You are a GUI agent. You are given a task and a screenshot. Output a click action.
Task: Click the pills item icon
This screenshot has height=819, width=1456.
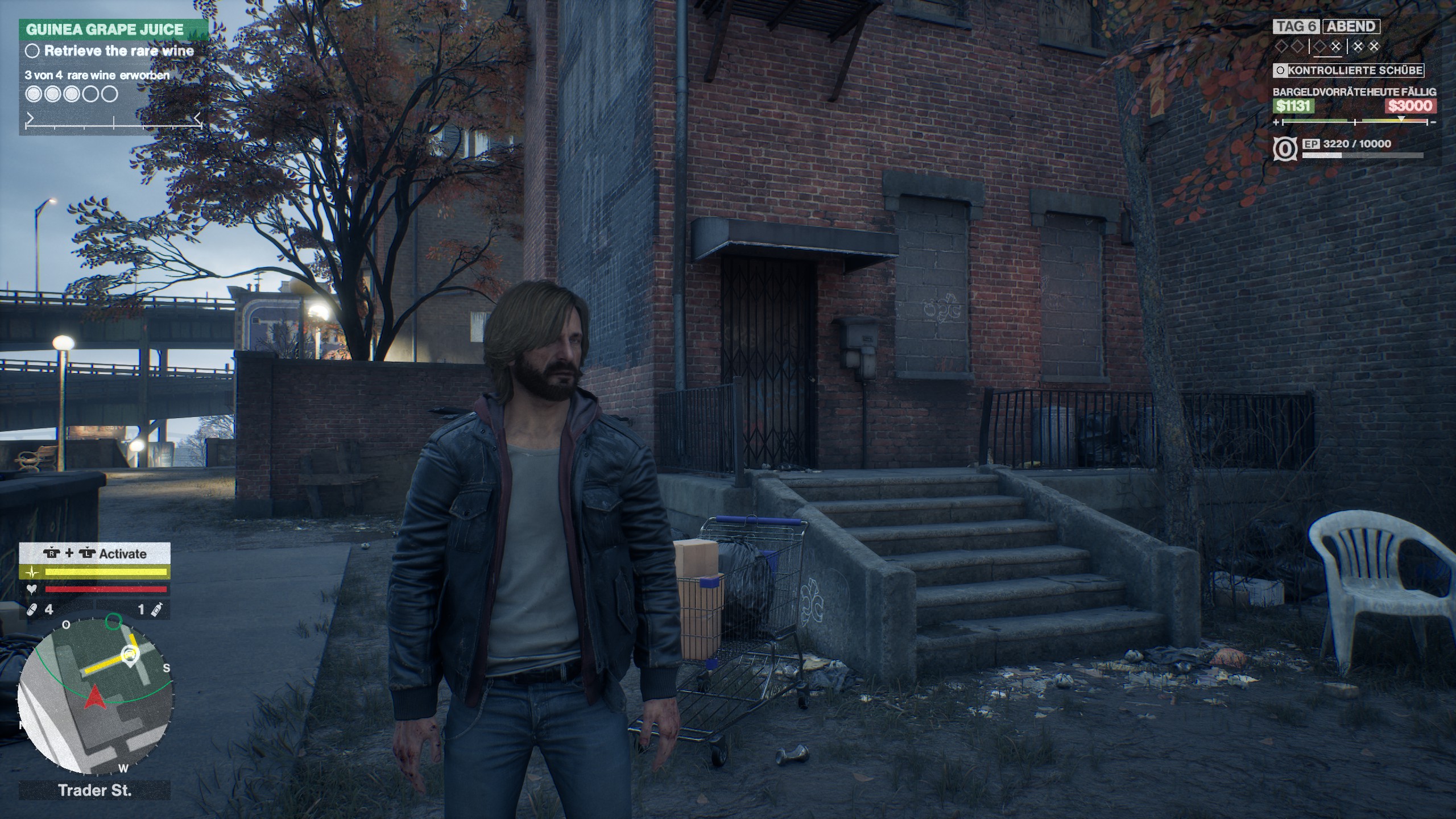[x=32, y=610]
